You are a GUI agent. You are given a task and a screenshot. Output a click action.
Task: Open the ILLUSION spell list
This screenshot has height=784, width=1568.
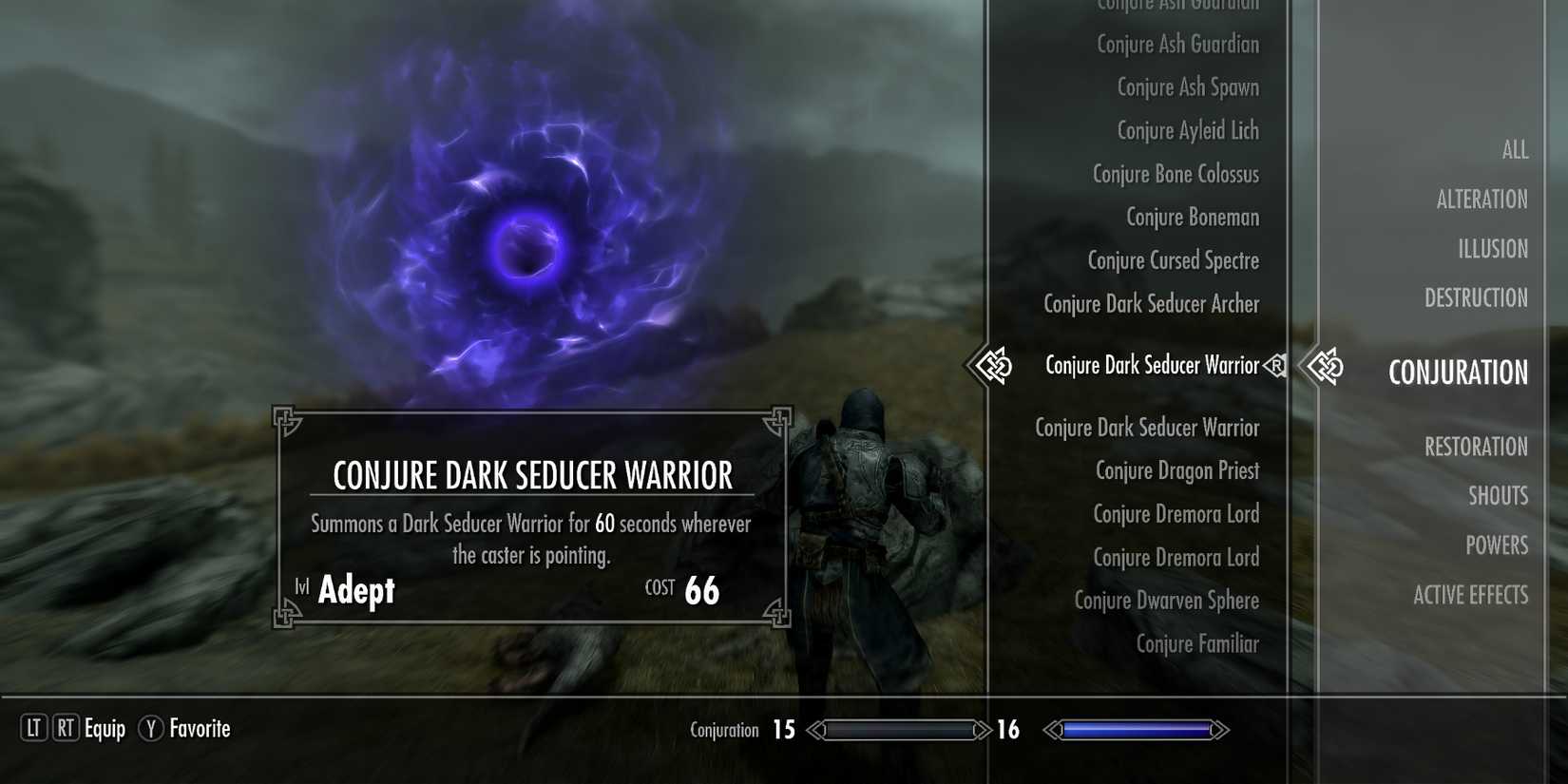click(x=1492, y=248)
